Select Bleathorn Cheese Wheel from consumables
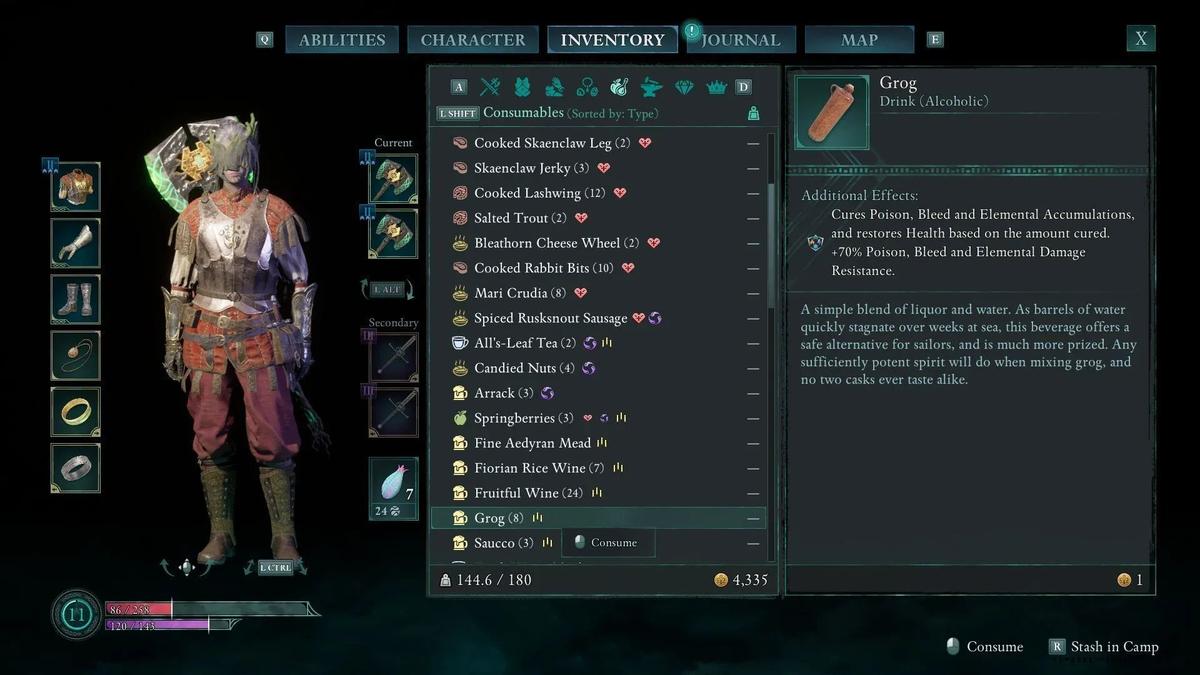Image resolution: width=1200 pixels, height=675 pixels. tap(547, 243)
